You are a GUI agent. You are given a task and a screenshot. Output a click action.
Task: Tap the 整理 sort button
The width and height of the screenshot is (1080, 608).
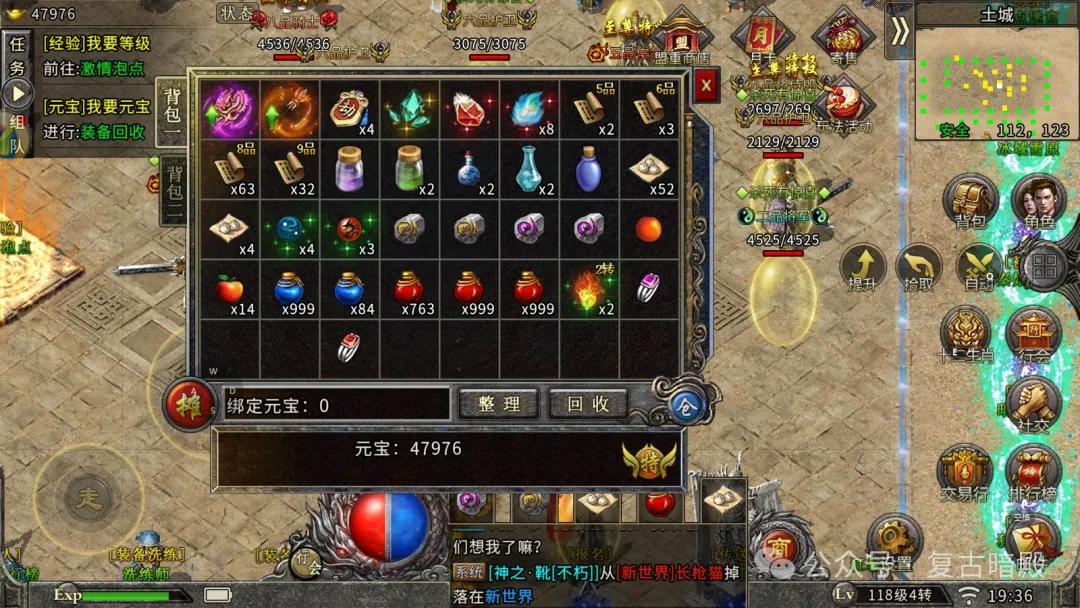[x=499, y=404]
